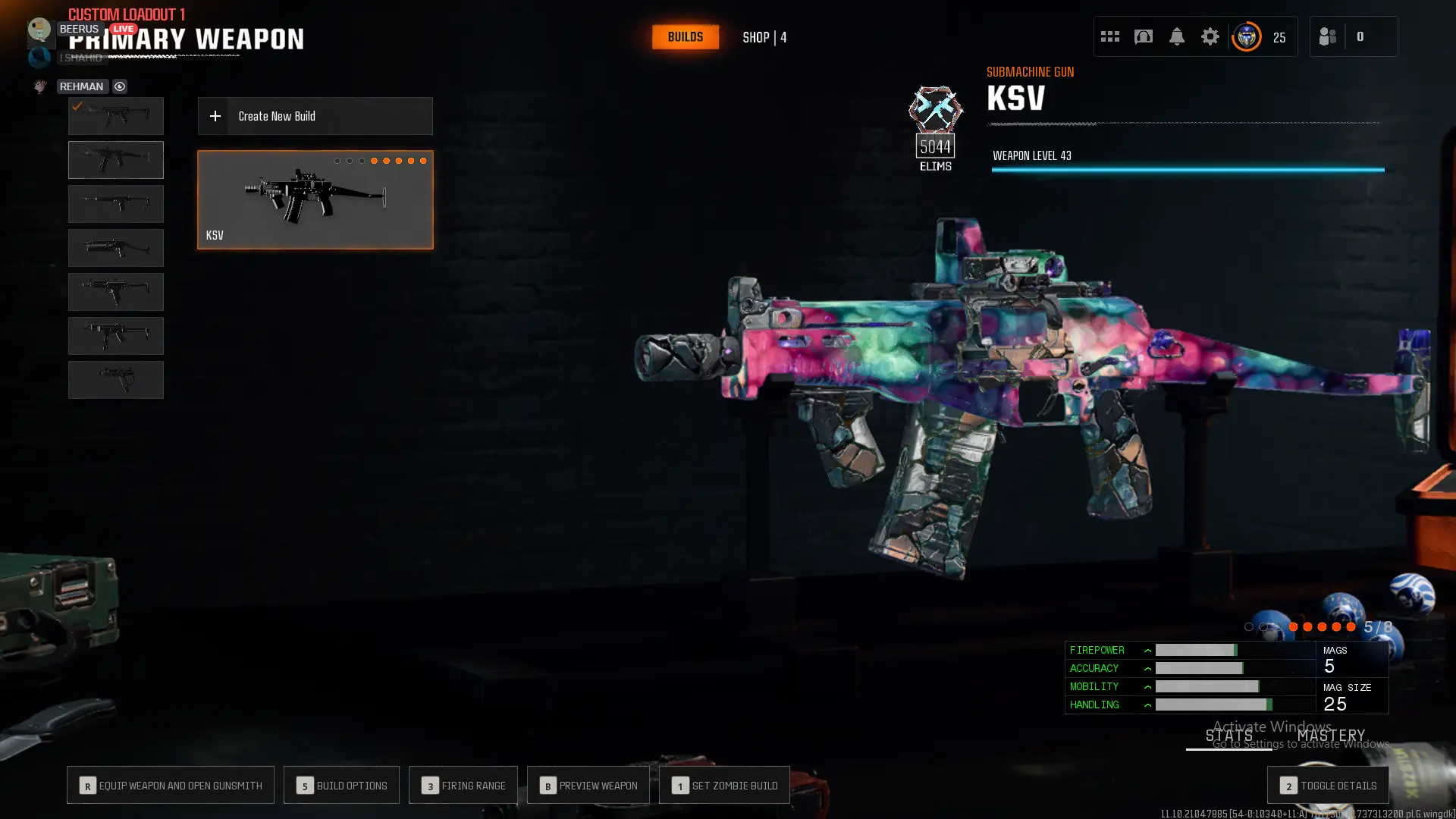Open the MASTERY tab
The width and height of the screenshot is (1456, 819).
tap(1332, 735)
